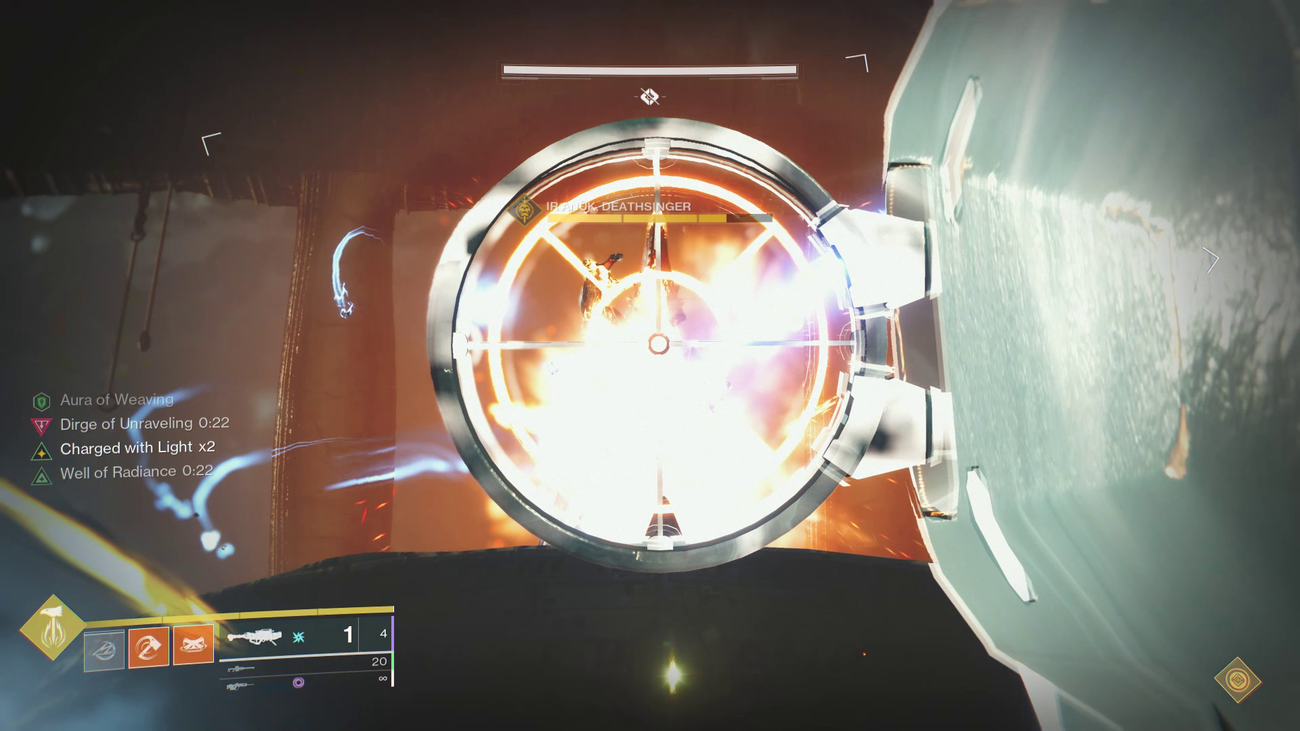1300x731 pixels.
Task: Select the equipped sniper rifle silhouette icon
Action: [254, 636]
